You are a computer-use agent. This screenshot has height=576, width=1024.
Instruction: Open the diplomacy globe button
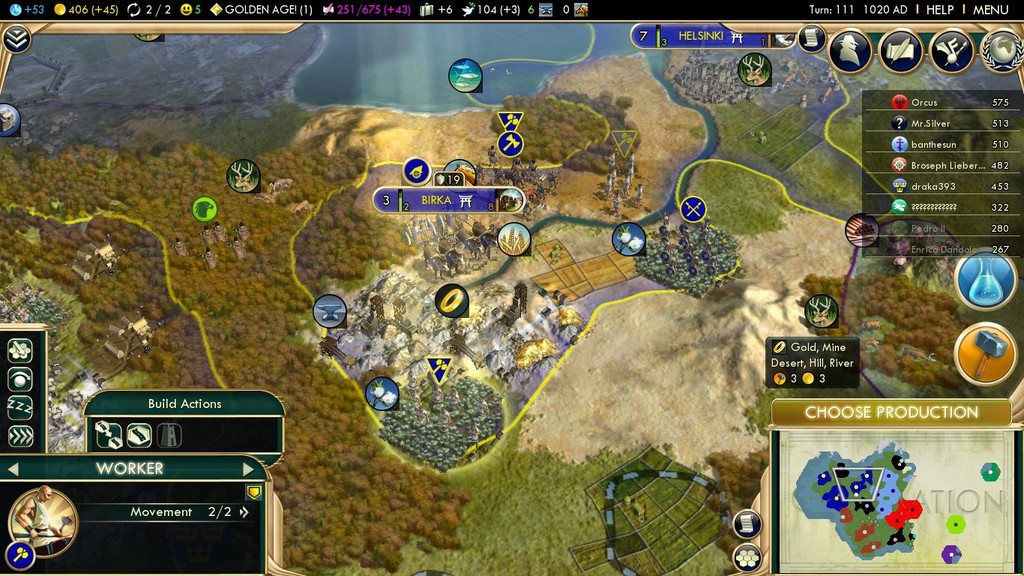(x=1001, y=50)
